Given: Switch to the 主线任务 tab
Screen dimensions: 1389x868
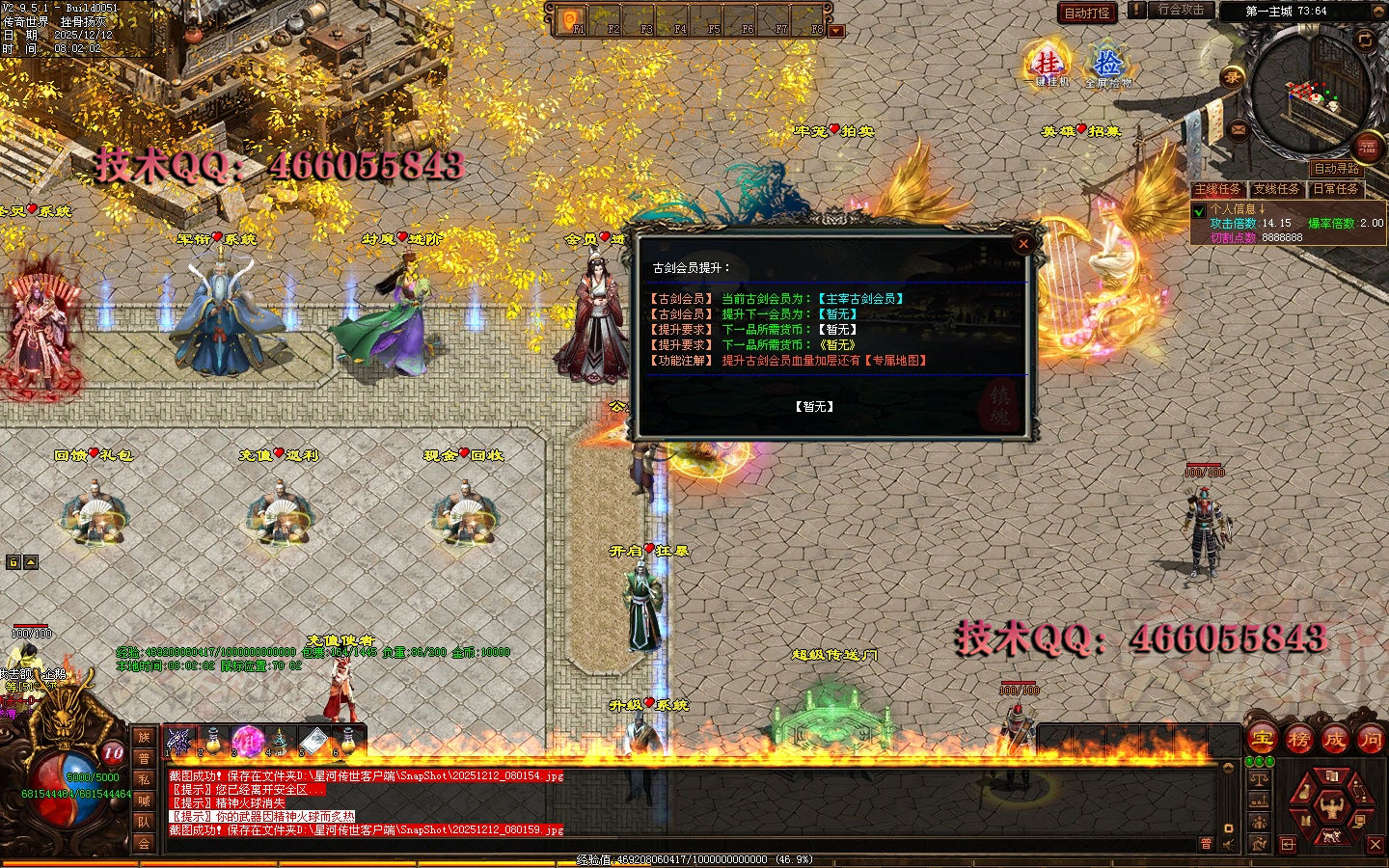Looking at the screenshot, I should click(x=1218, y=189).
